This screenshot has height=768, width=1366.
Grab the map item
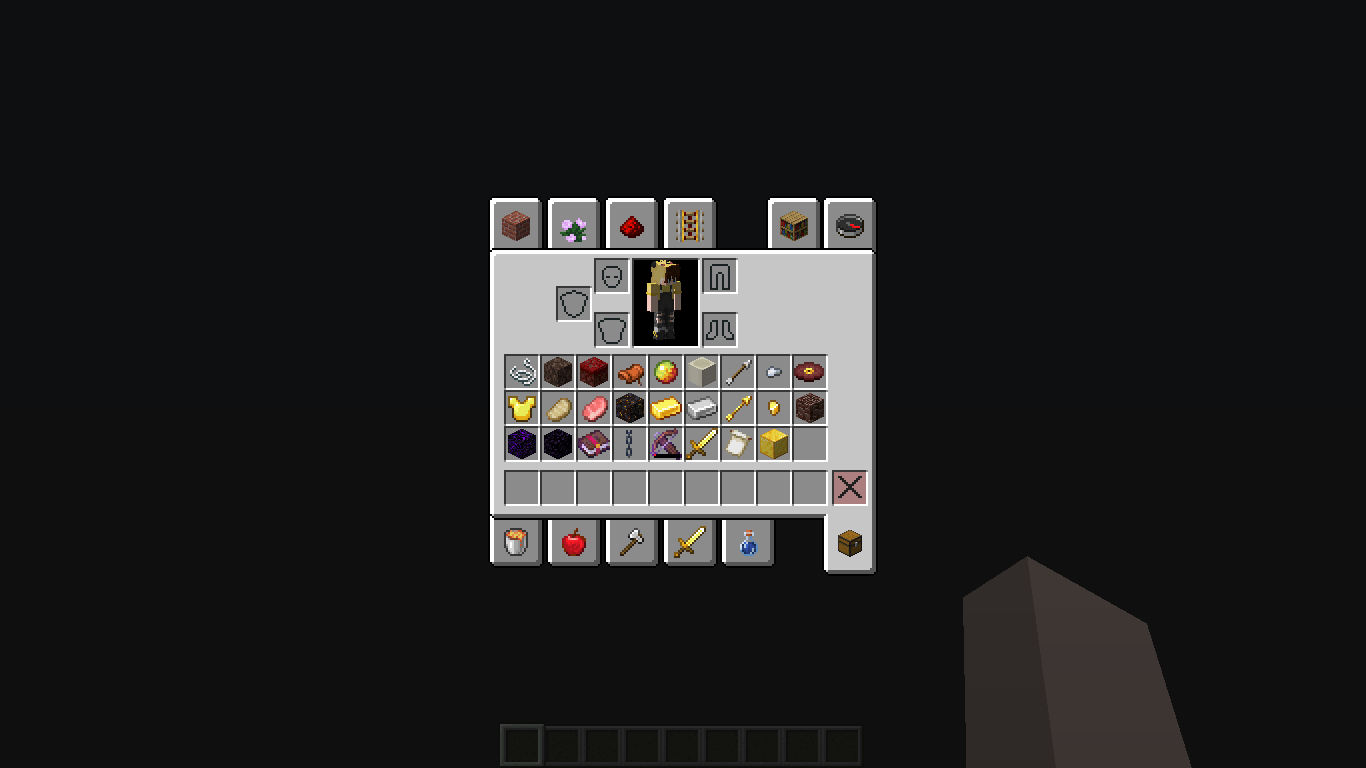[x=737, y=443]
